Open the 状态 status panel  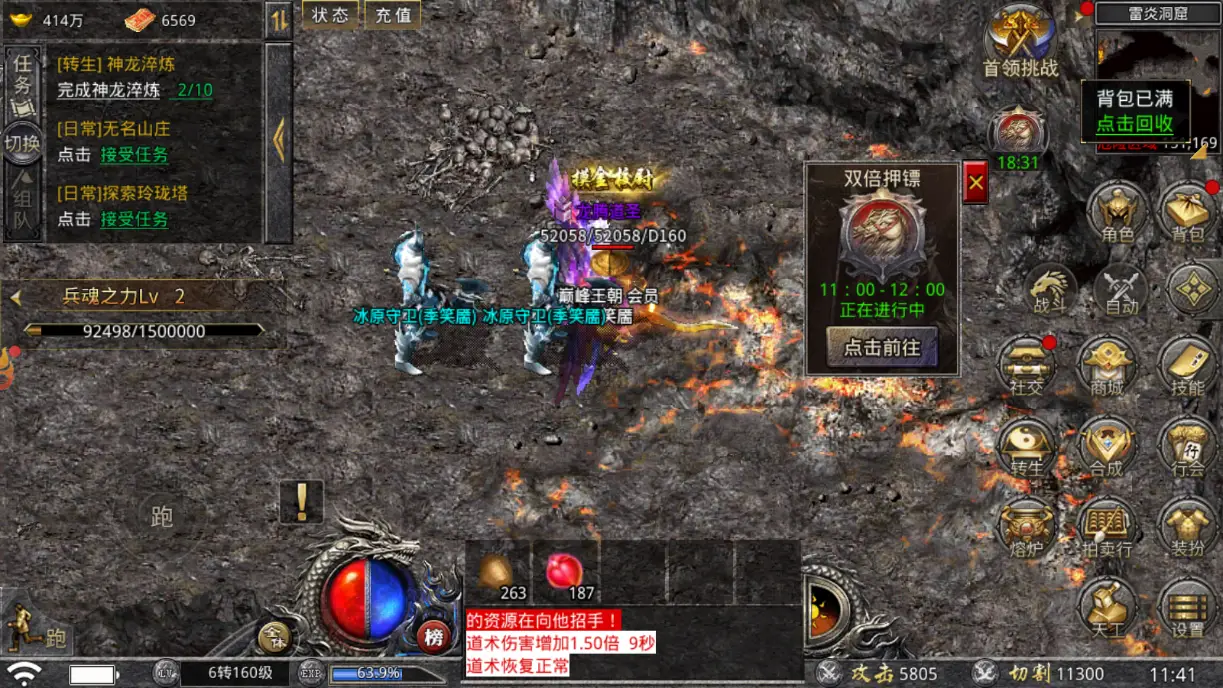[x=330, y=15]
